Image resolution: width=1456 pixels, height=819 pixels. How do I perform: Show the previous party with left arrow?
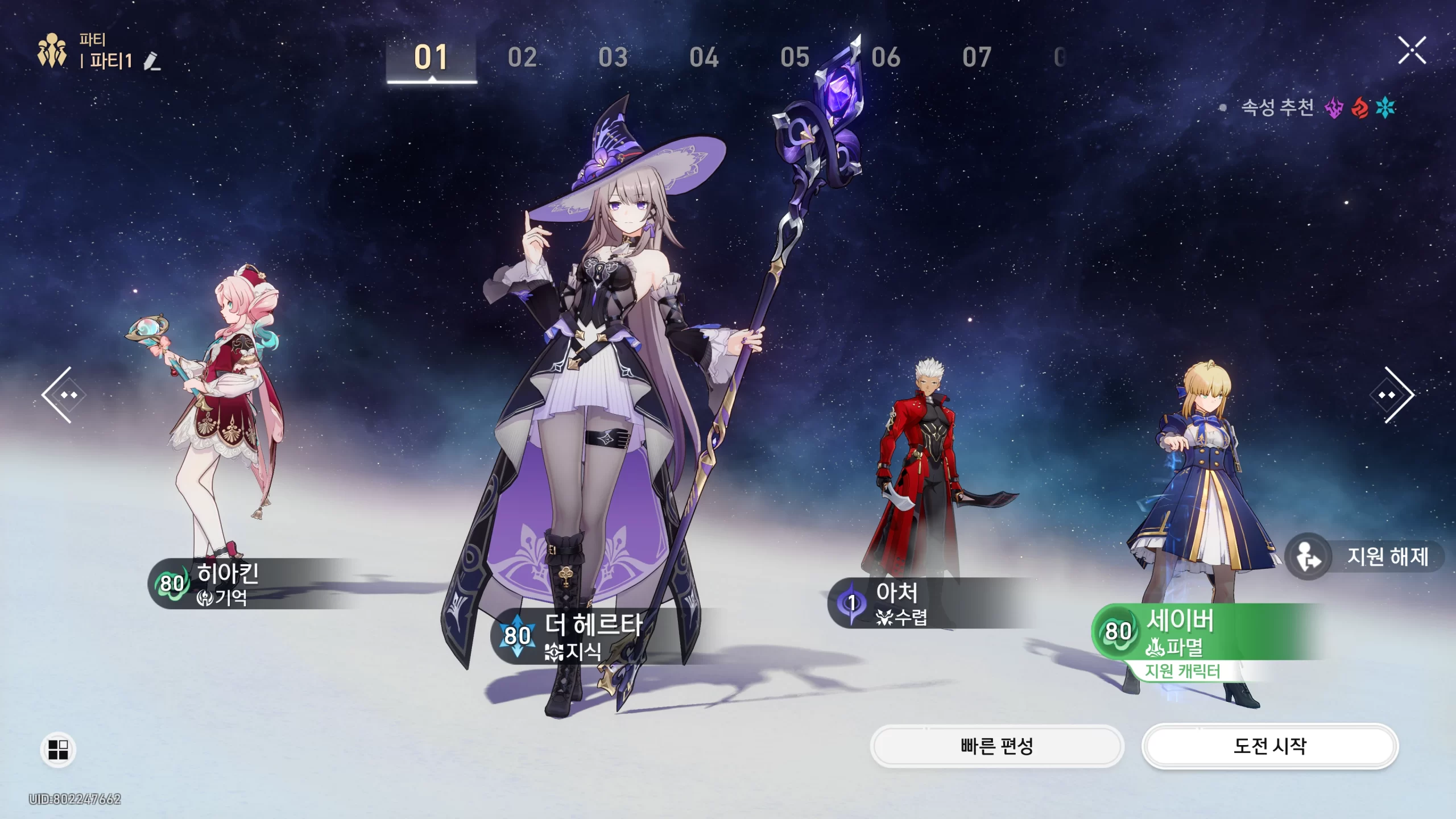[61, 395]
